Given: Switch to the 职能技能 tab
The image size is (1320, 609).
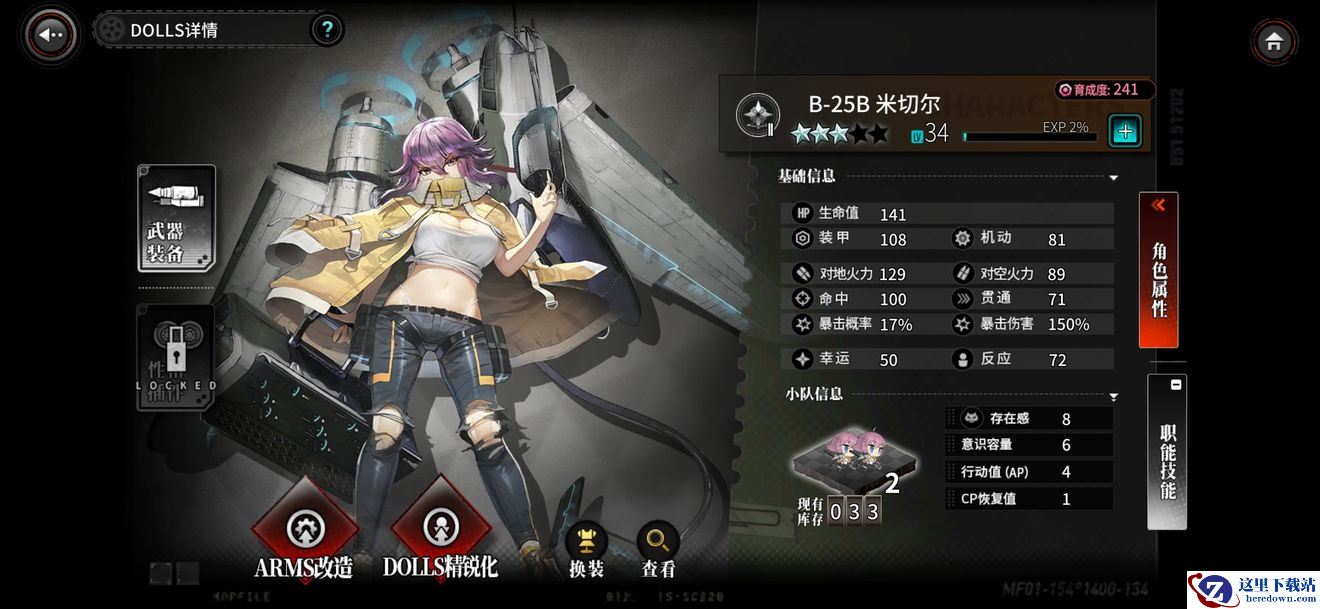Looking at the screenshot, I should tap(1167, 452).
